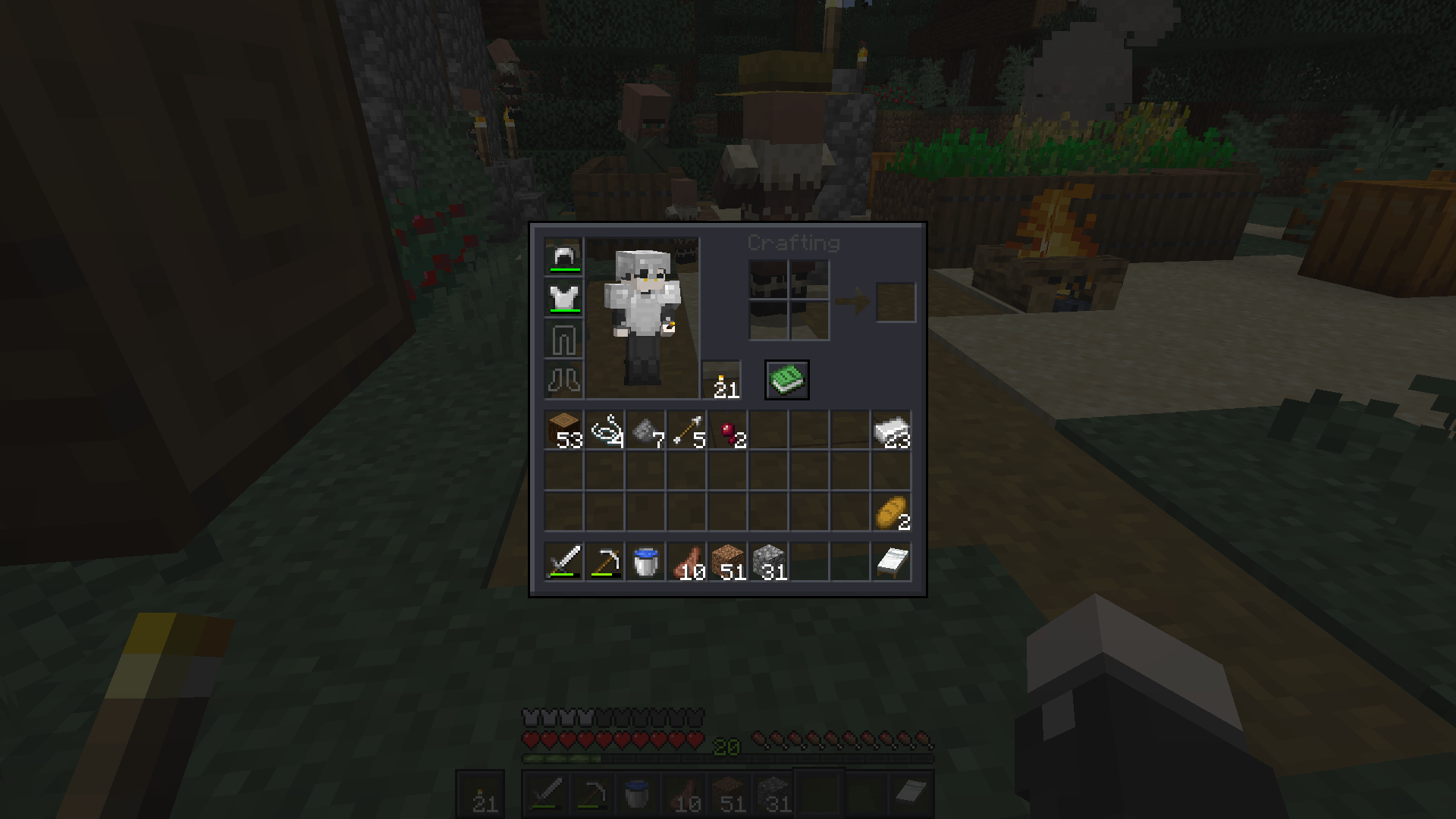1456x819 pixels.
Task: Pick up the white bed
Action: (x=892, y=563)
